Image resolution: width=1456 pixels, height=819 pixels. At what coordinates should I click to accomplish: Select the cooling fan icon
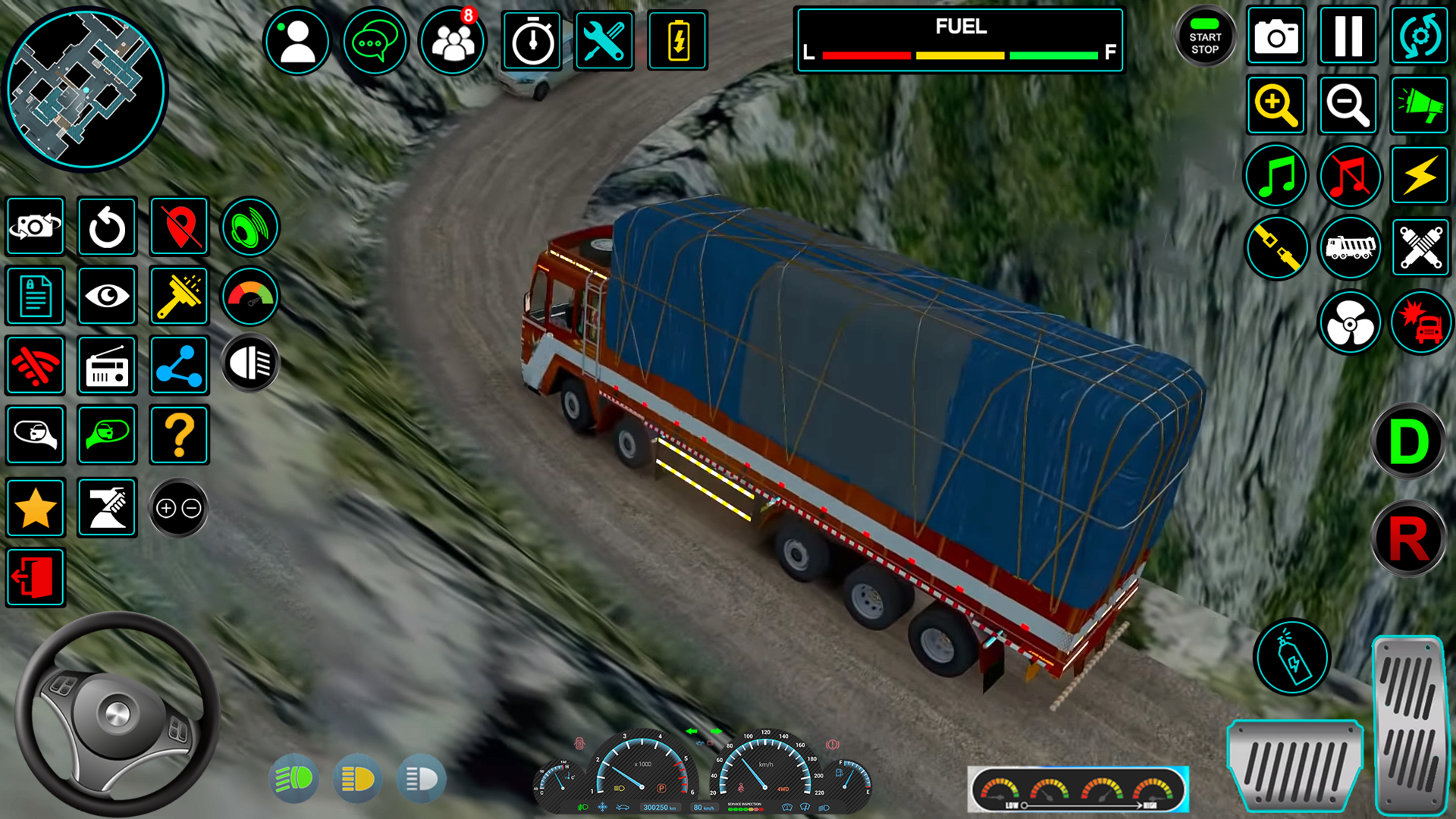[x=1350, y=322]
